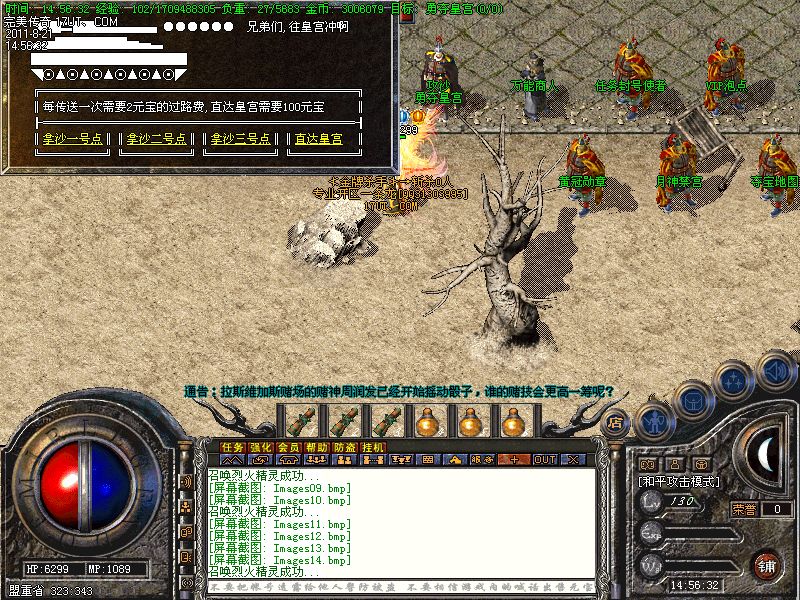This screenshot has height=600, width=800.
Task: Click the X button on the toolbar
Action: pyautogui.click(x=573, y=460)
